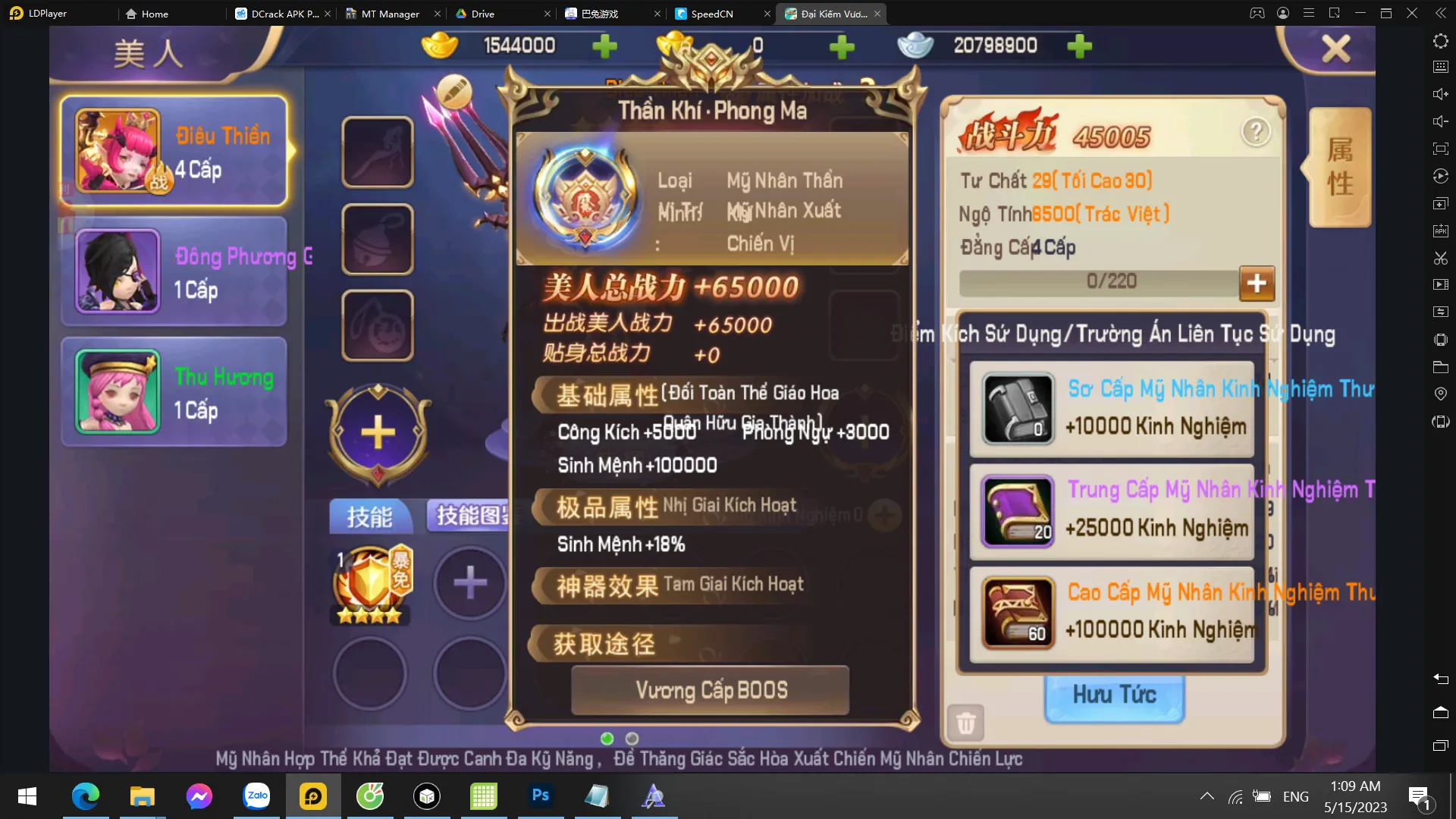Screen dimensions: 1456x819
Task: Toggle fullscreen mode in the sidebar
Action: pyautogui.click(x=1440, y=149)
